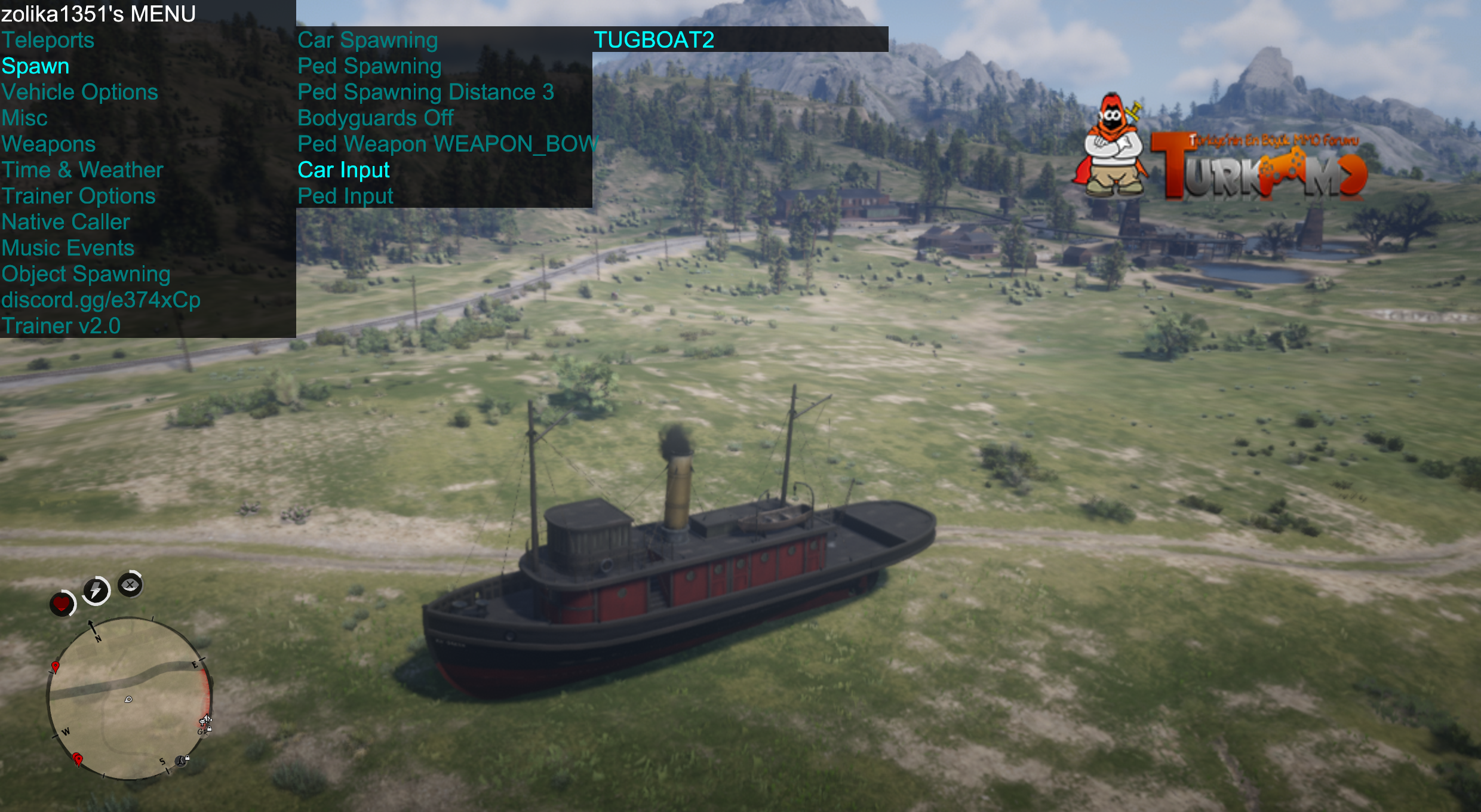Select Ped Spawning Distance 3 option
Image resolution: width=1481 pixels, height=812 pixels.
coord(426,92)
